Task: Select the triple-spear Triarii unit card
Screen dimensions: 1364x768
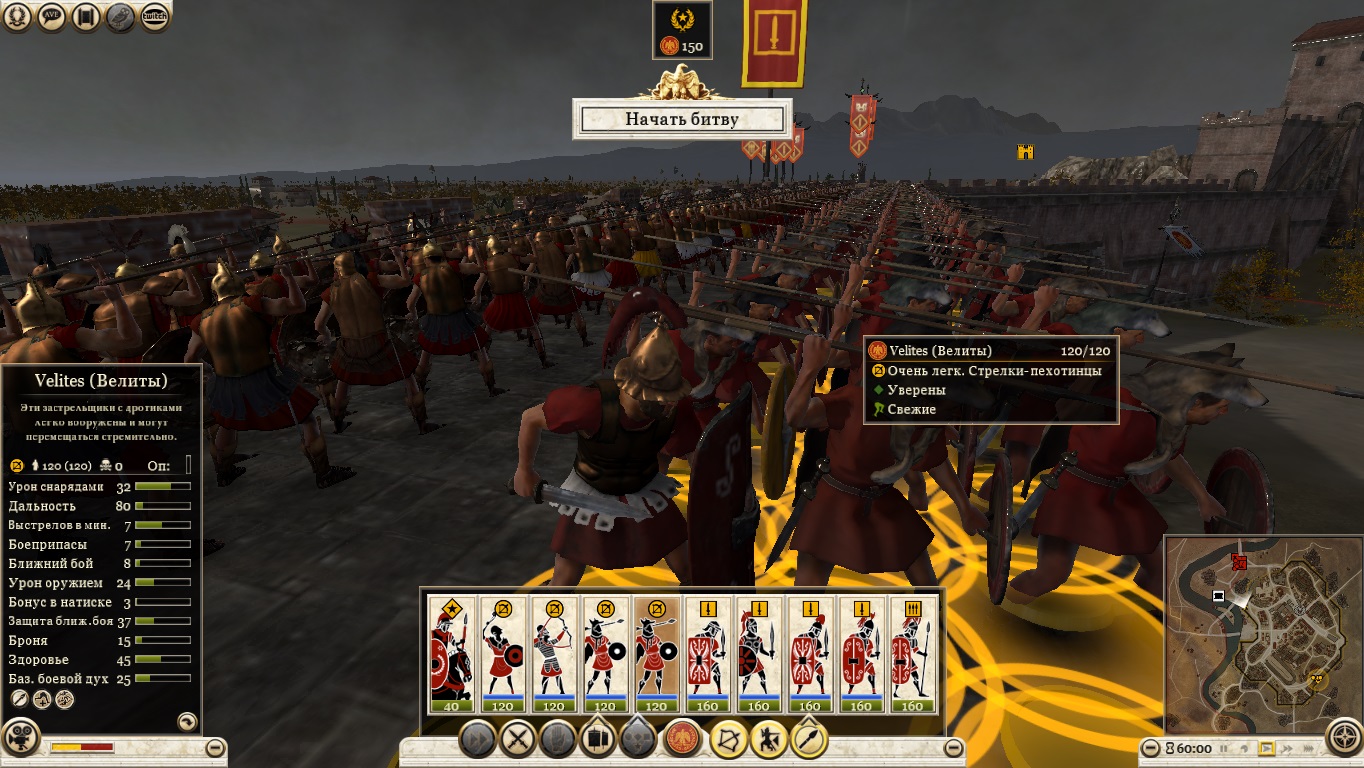Action: 912,654
